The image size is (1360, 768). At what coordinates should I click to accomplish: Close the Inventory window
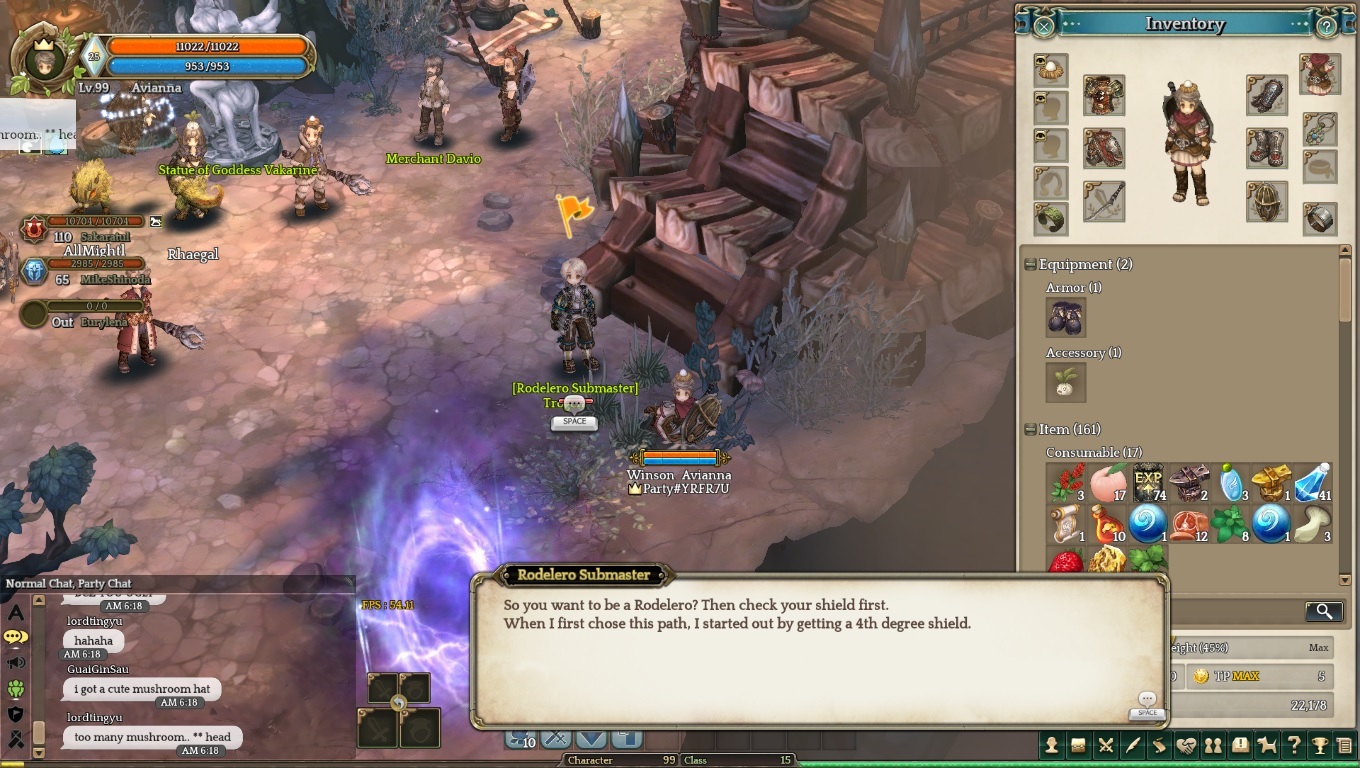coord(1043,26)
